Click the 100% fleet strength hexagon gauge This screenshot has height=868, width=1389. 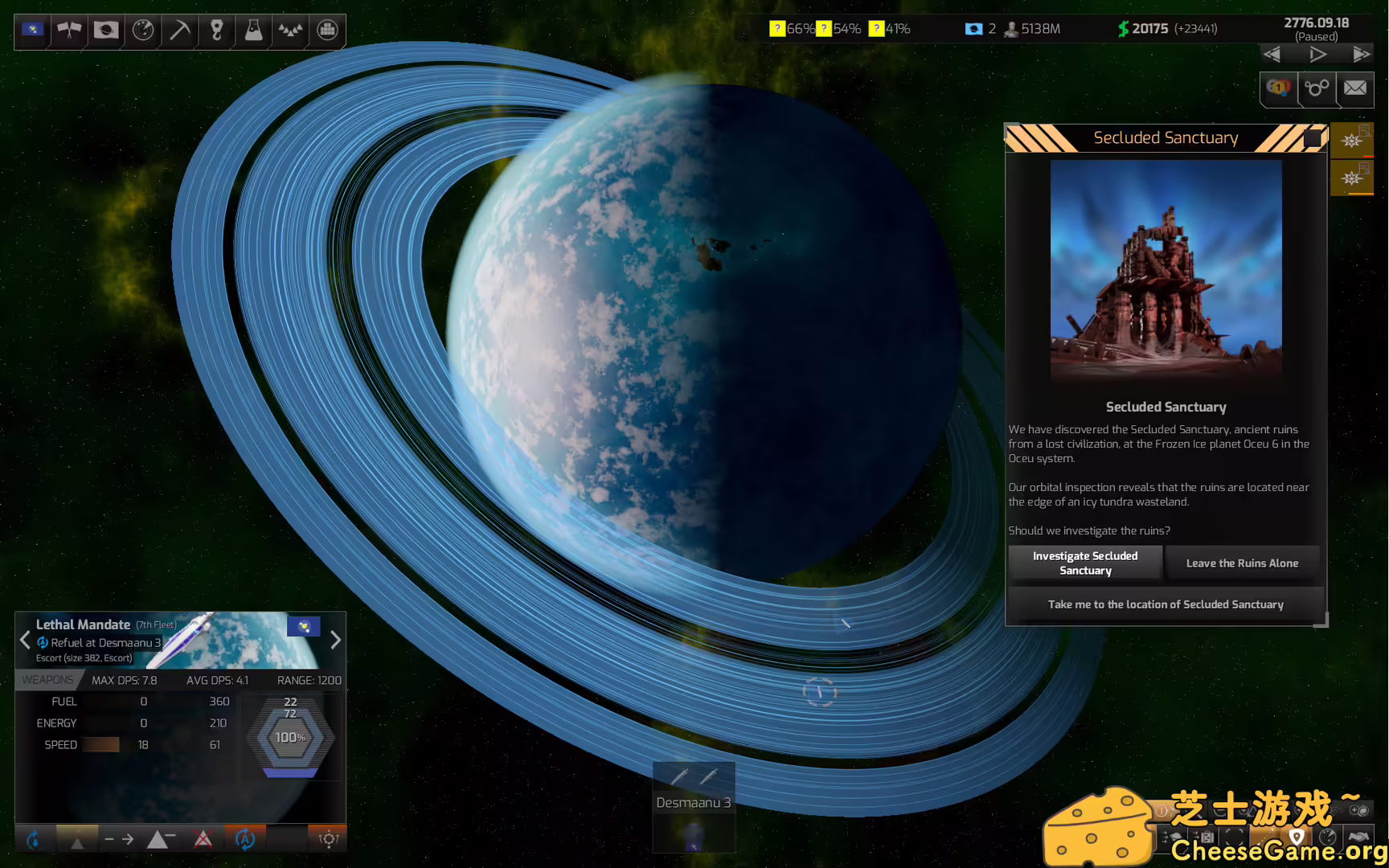pyautogui.click(x=290, y=736)
